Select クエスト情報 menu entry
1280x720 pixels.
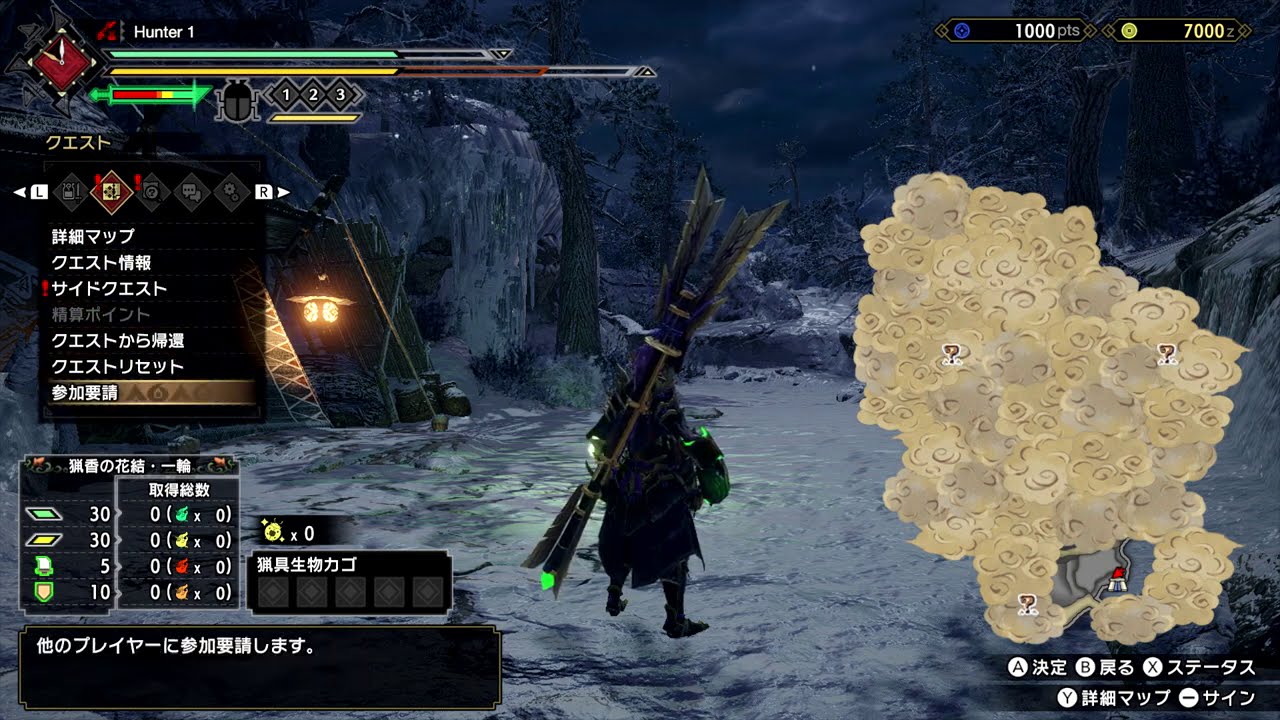pyautogui.click(x=101, y=263)
